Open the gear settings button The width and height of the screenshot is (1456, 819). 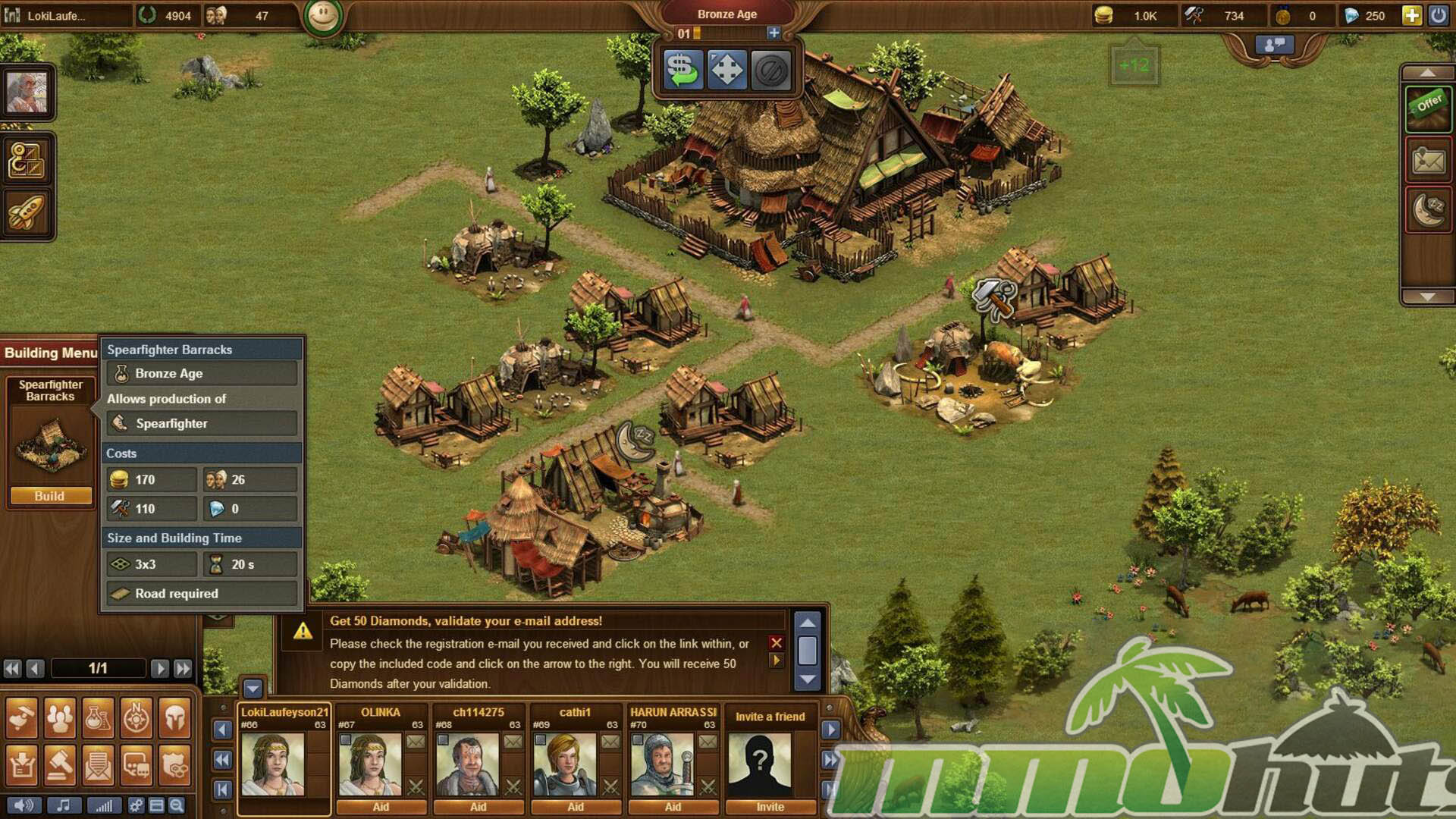click(136, 805)
